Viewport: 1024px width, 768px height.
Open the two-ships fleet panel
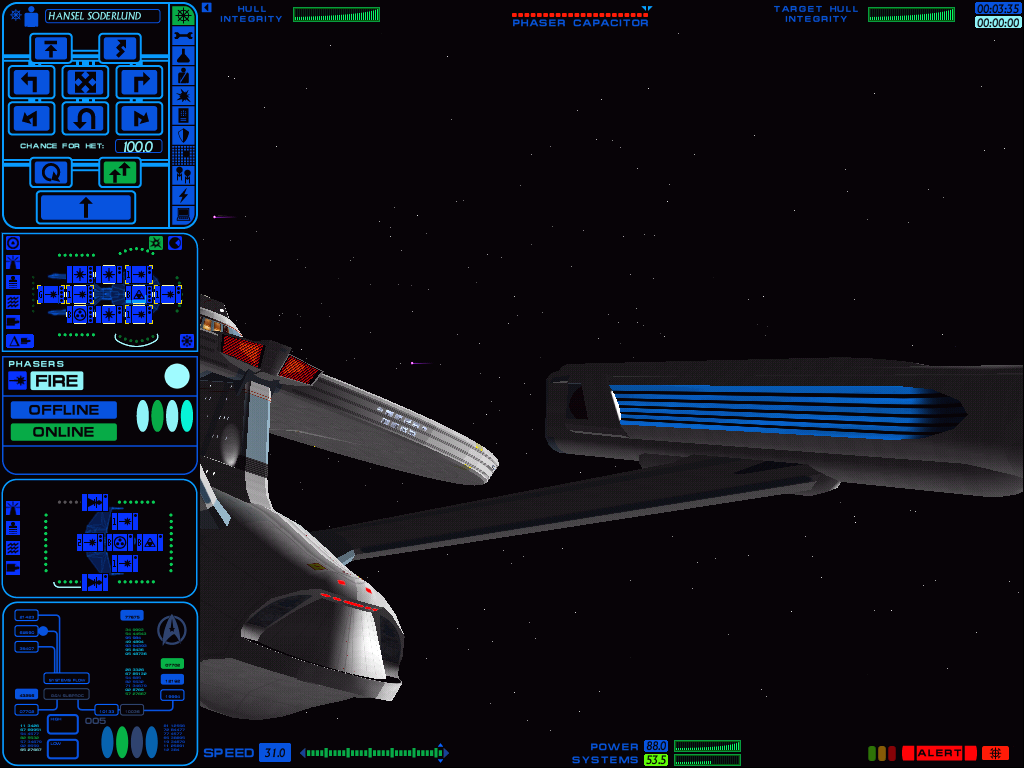pos(183,174)
